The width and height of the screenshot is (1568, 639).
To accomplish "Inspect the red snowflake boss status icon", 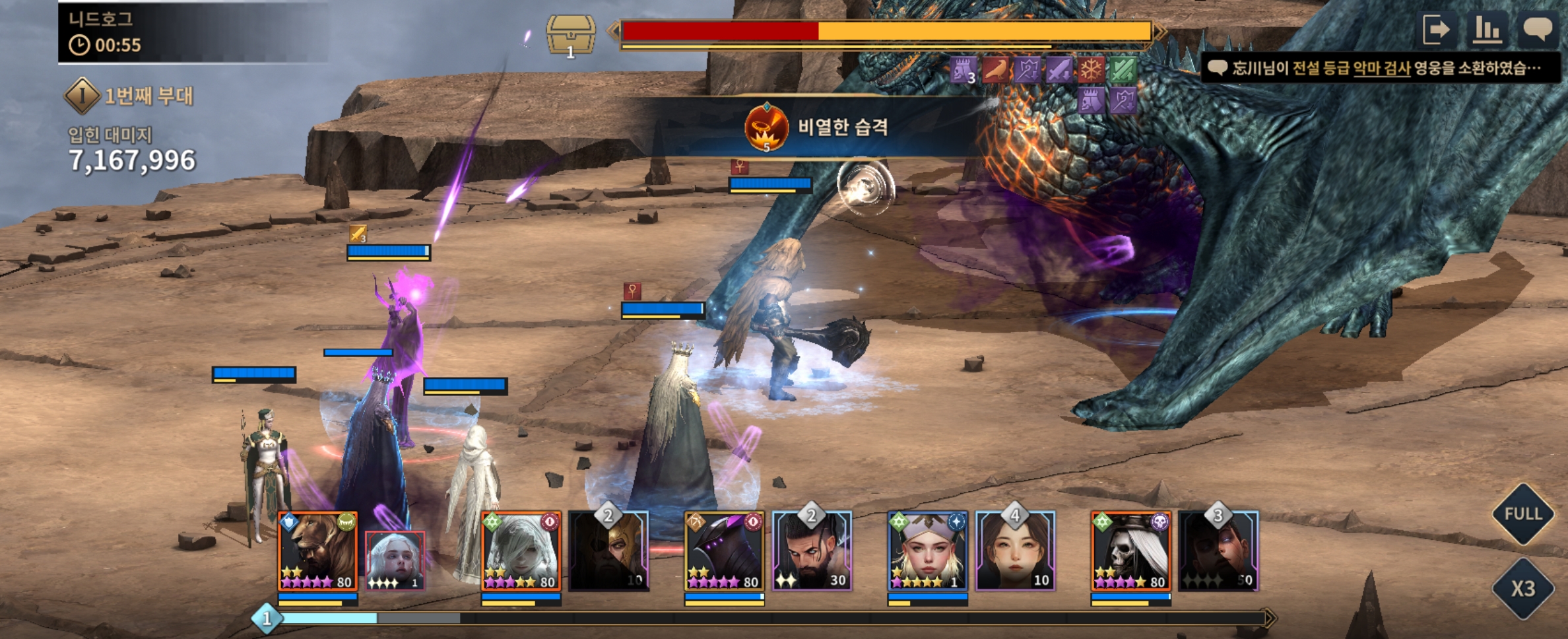I will [x=1091, y=69].
